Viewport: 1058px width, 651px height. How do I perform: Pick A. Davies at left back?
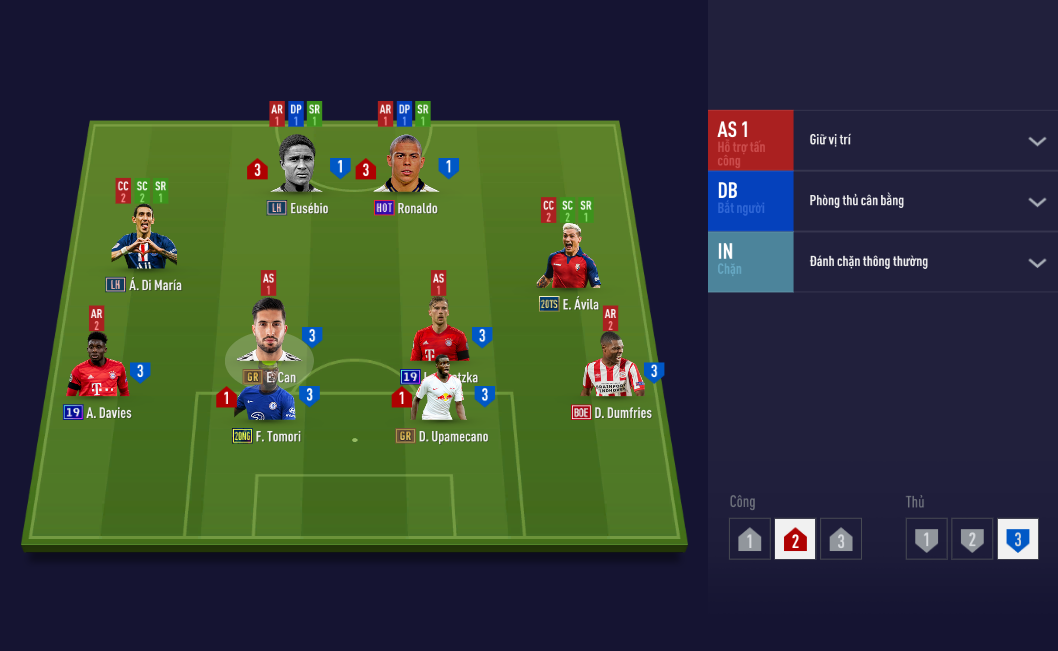tap(98, 368)
